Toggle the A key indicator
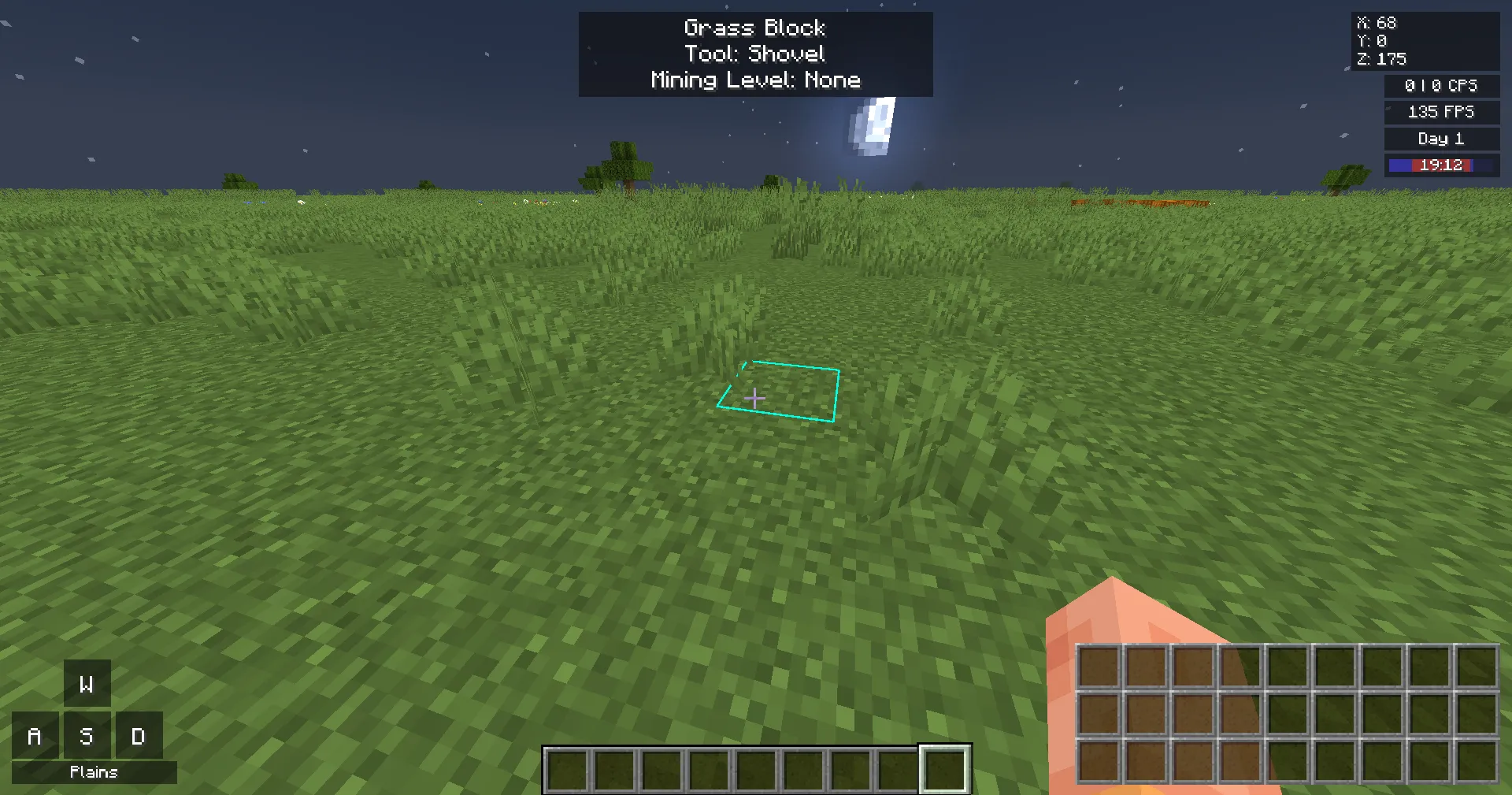Image resolution: width=1512 pixels, height=795 pixels. [x=35, y=735]
